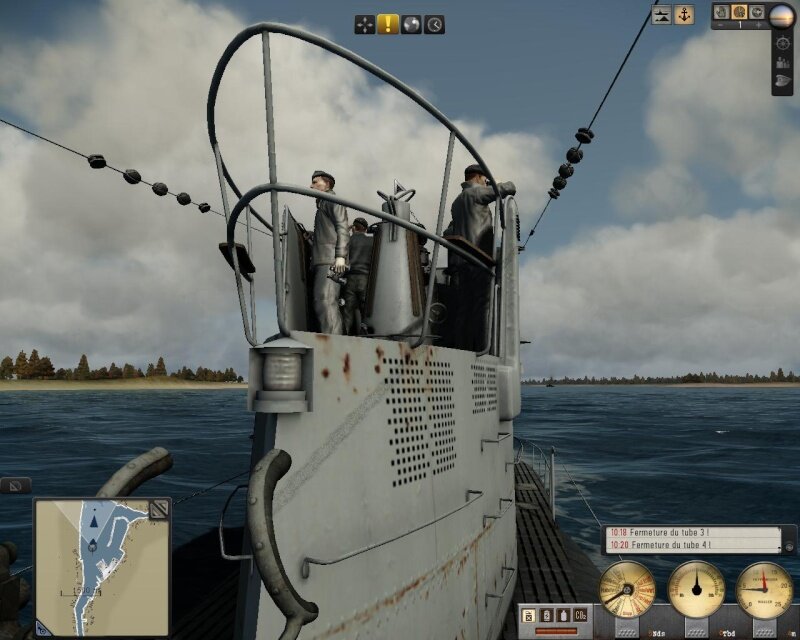Open the clock time icon

(x=434, y=24)
